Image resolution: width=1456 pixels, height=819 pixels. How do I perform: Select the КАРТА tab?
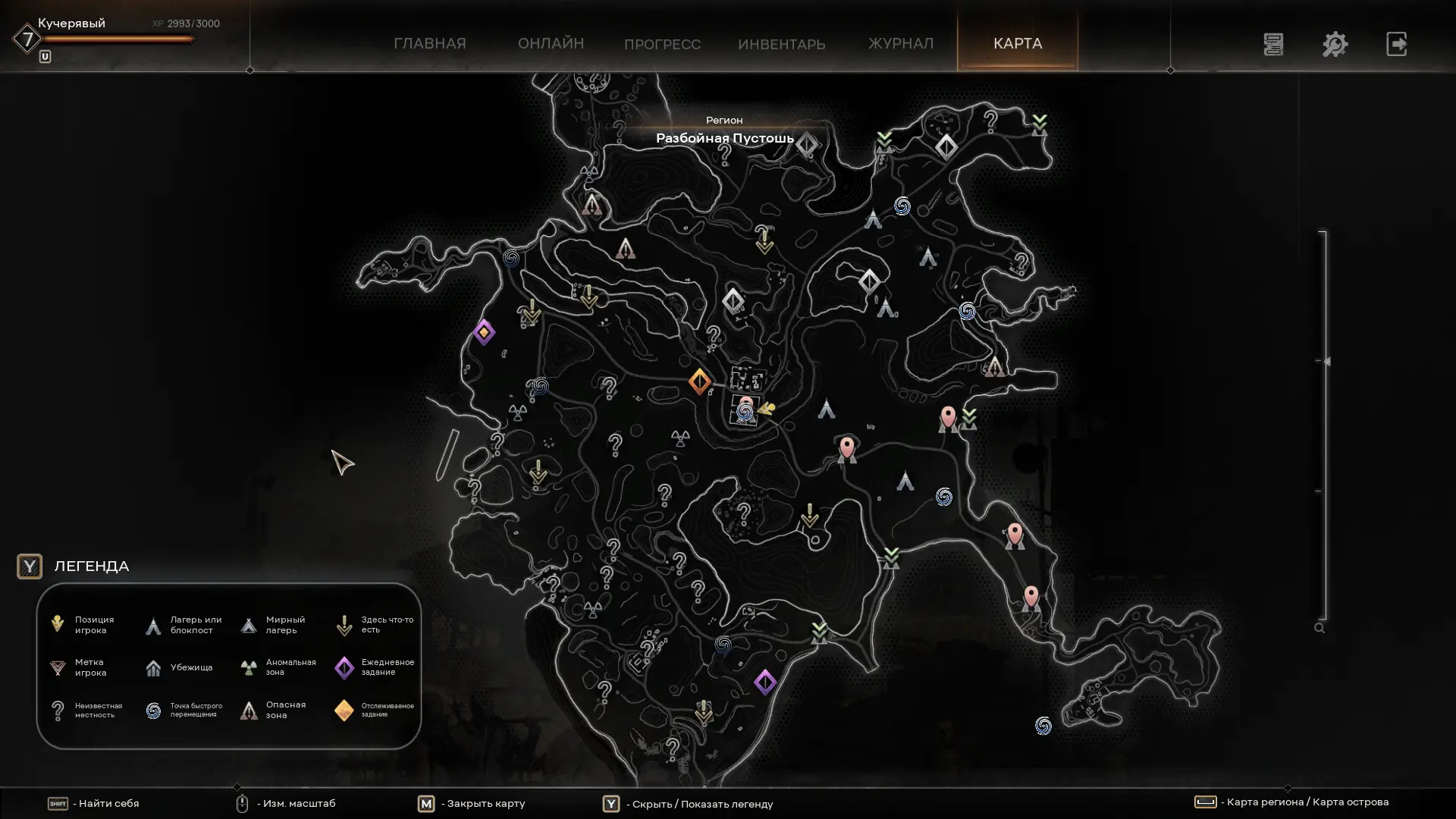(1018, 43)
